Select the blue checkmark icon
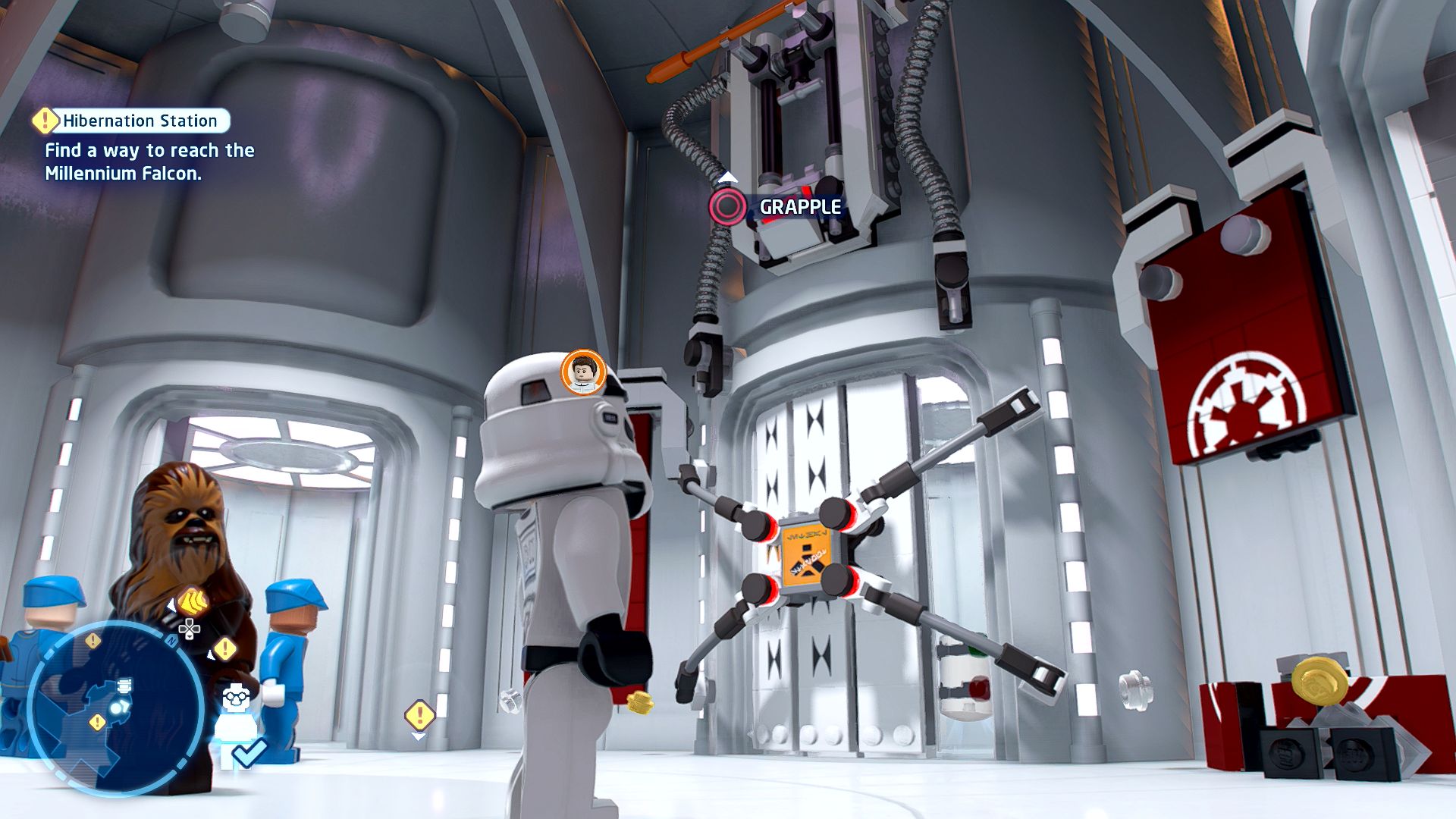Screen dimensions: 1456x819 [x=249, y=752]
